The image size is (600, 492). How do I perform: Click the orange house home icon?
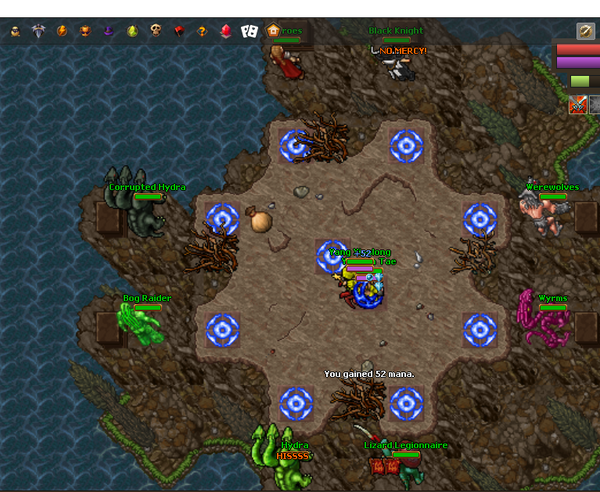(273, 31)
